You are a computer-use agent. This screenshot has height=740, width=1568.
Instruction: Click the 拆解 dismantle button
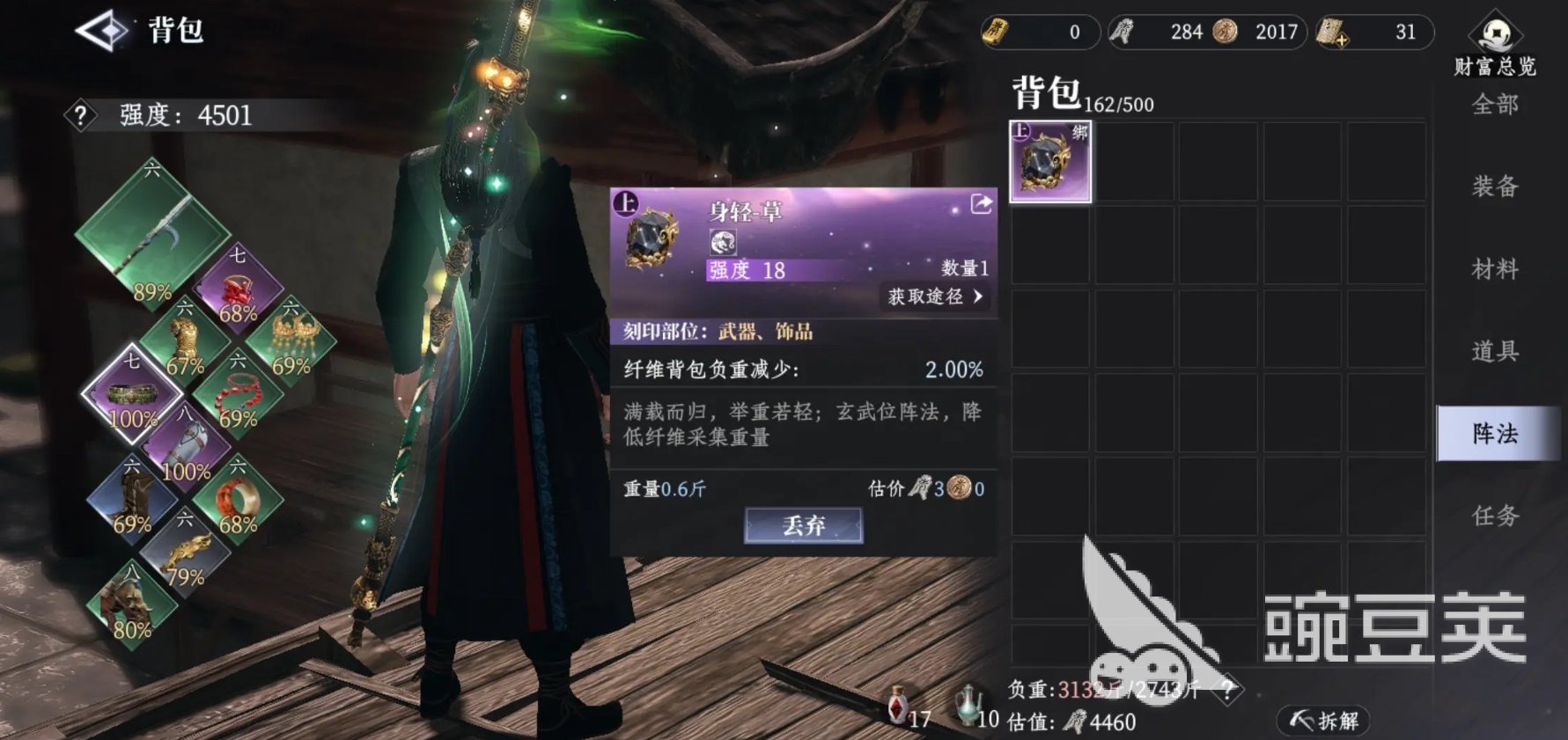[x=1324, y=722]
